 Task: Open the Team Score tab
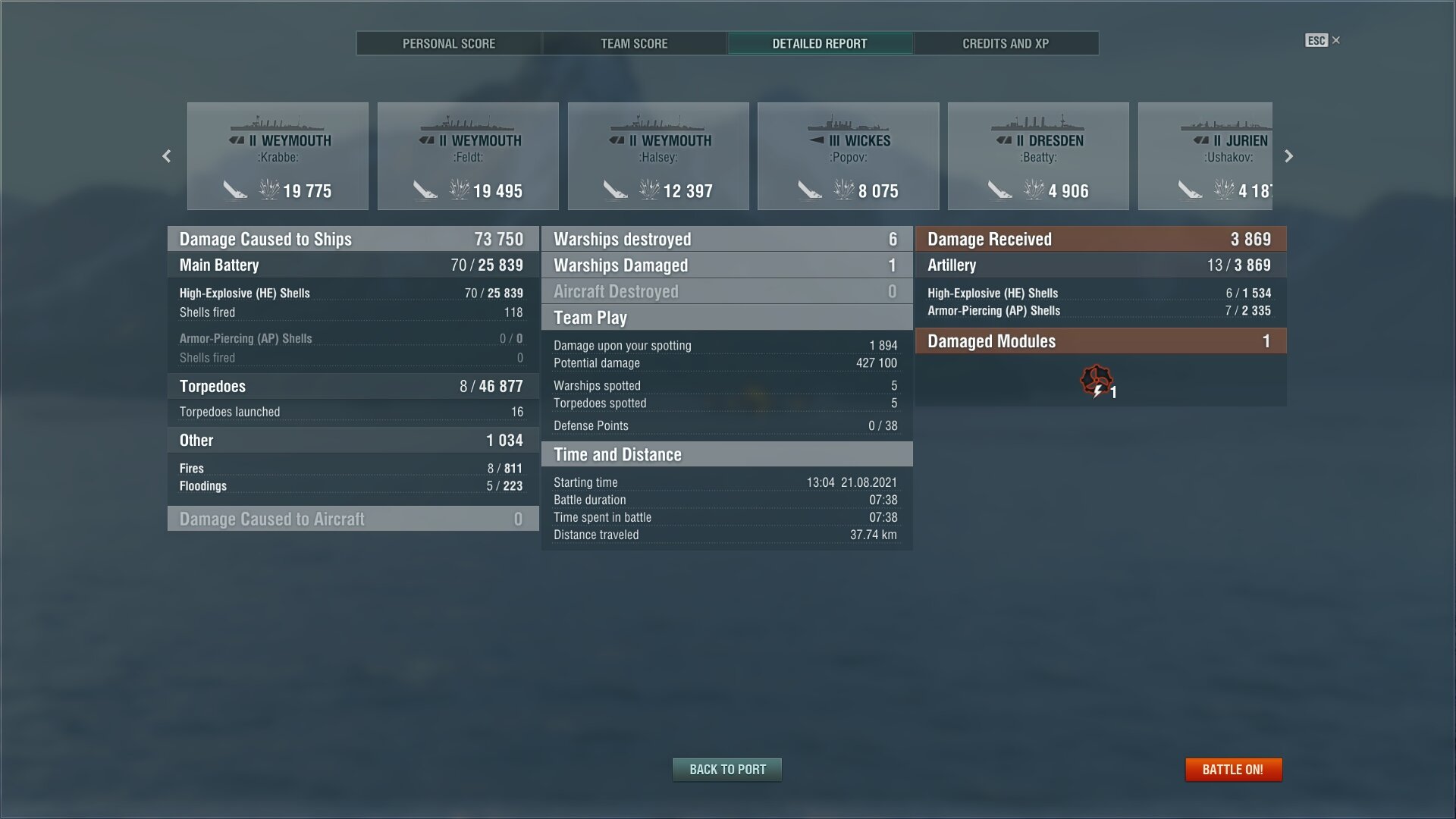click(634, 43)
